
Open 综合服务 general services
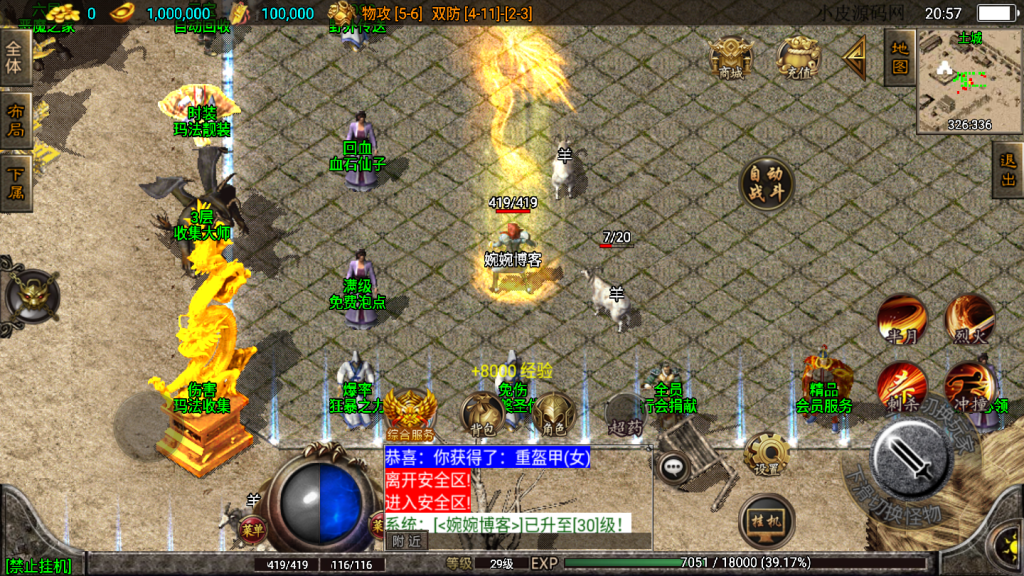410,415
